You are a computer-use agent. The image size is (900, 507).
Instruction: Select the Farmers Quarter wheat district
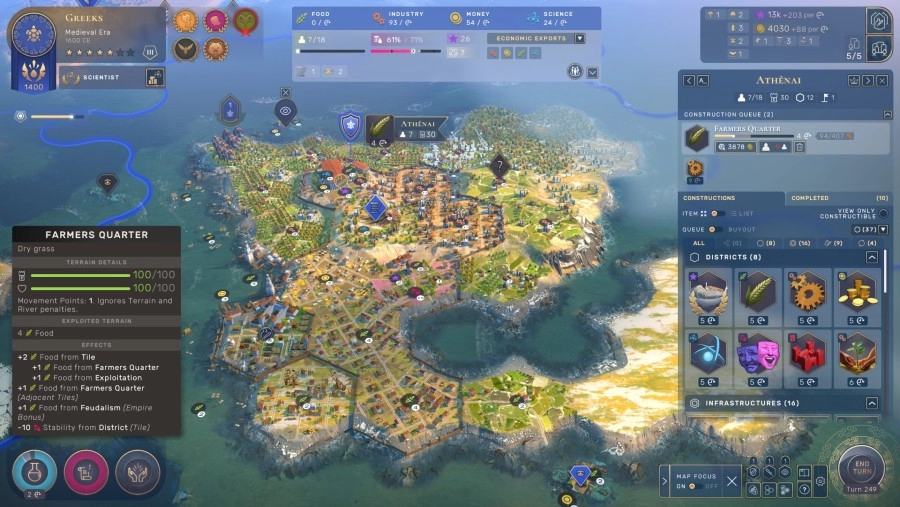[x=758, y=293]
